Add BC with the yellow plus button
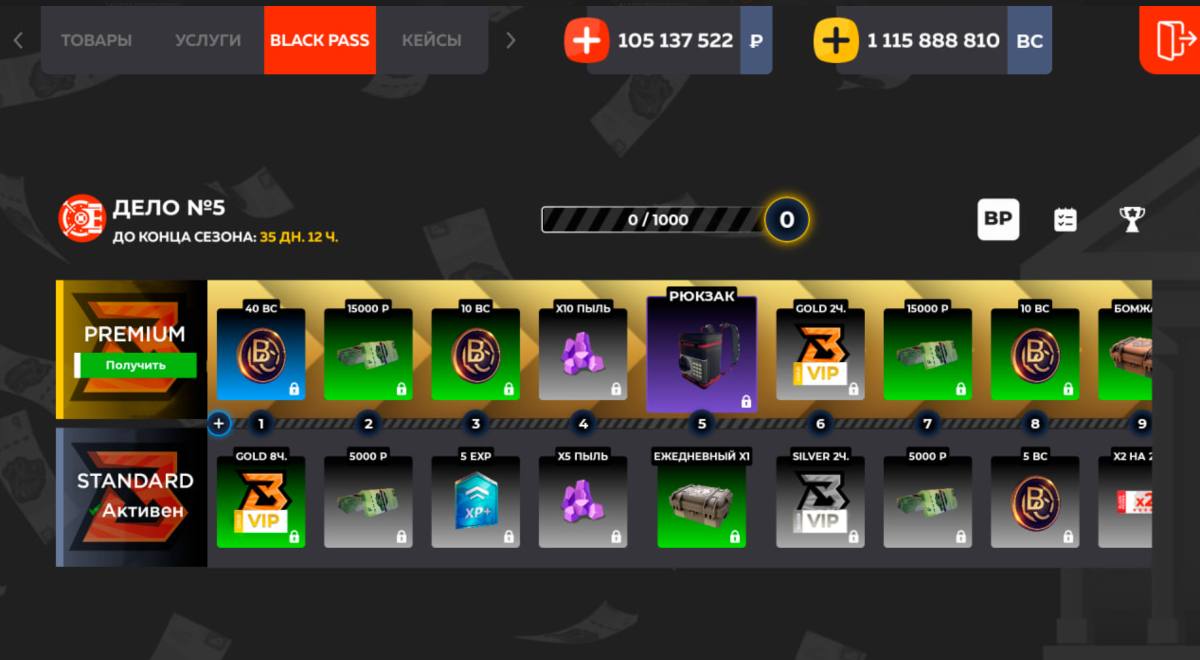This screenshot has width=1200, height=660. click(836, 41)
